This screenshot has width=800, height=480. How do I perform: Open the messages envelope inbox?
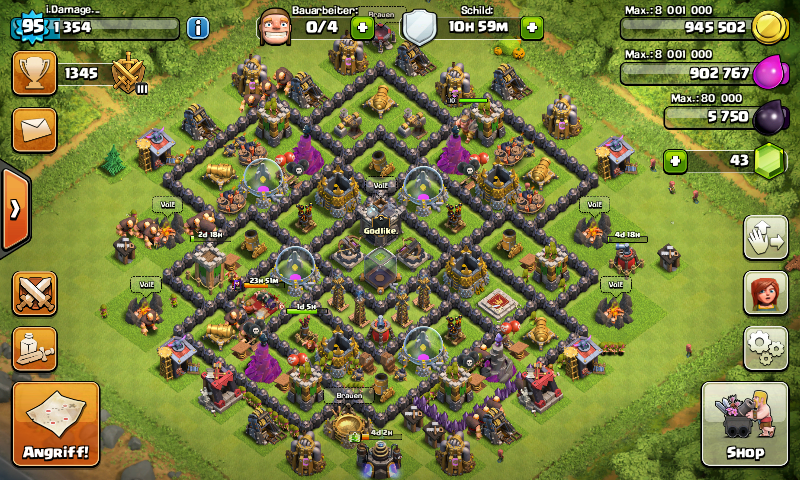click(x=34, y=130)
